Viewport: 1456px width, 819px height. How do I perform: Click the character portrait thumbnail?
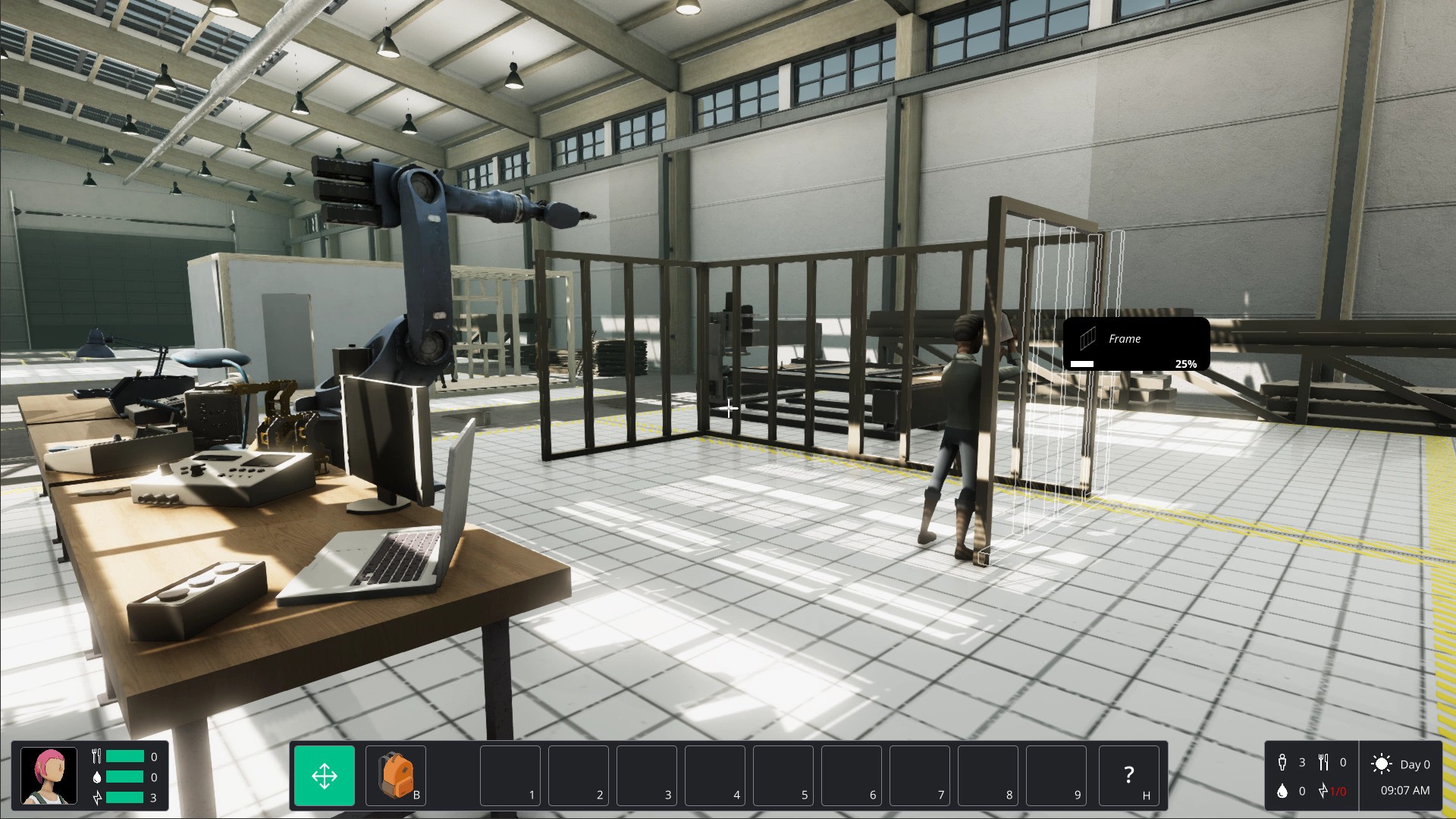pyautogui.click(x=49, y=776)
